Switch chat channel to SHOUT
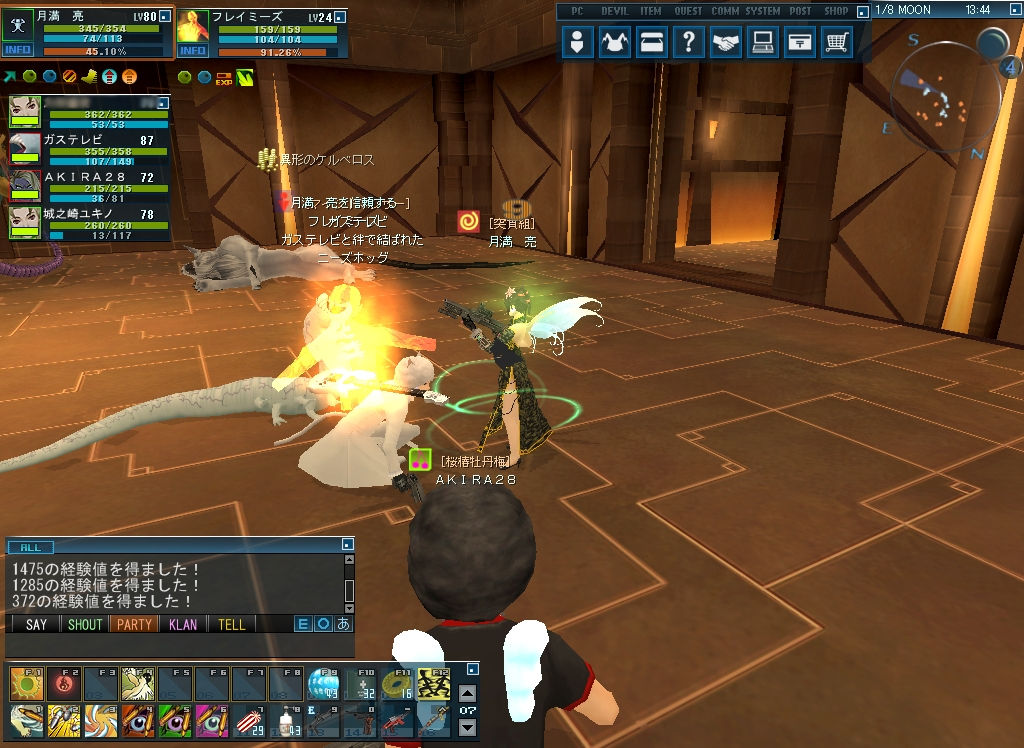 click(84, 624)
